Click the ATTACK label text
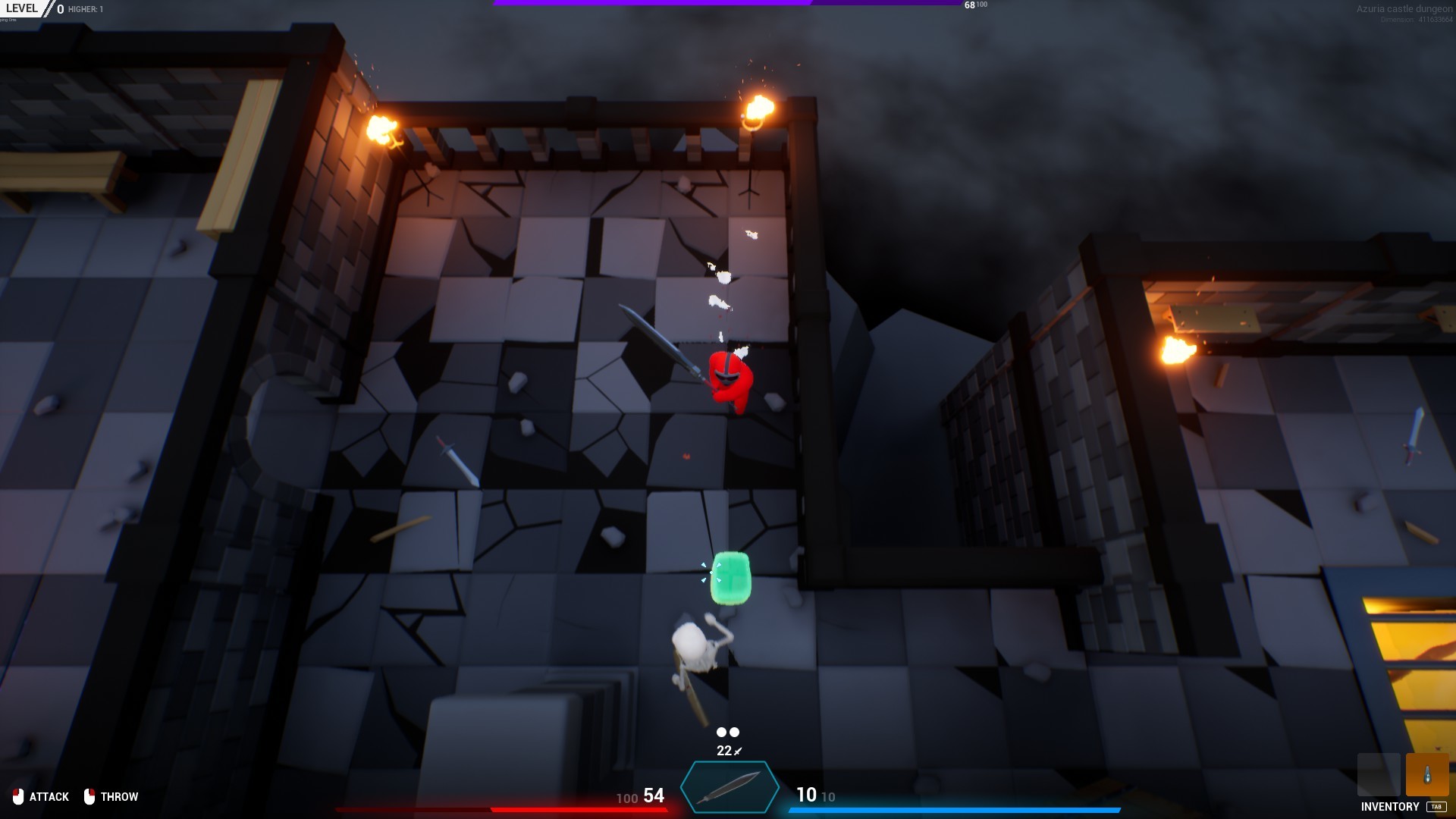1456x819 pixels. [50, 796]
